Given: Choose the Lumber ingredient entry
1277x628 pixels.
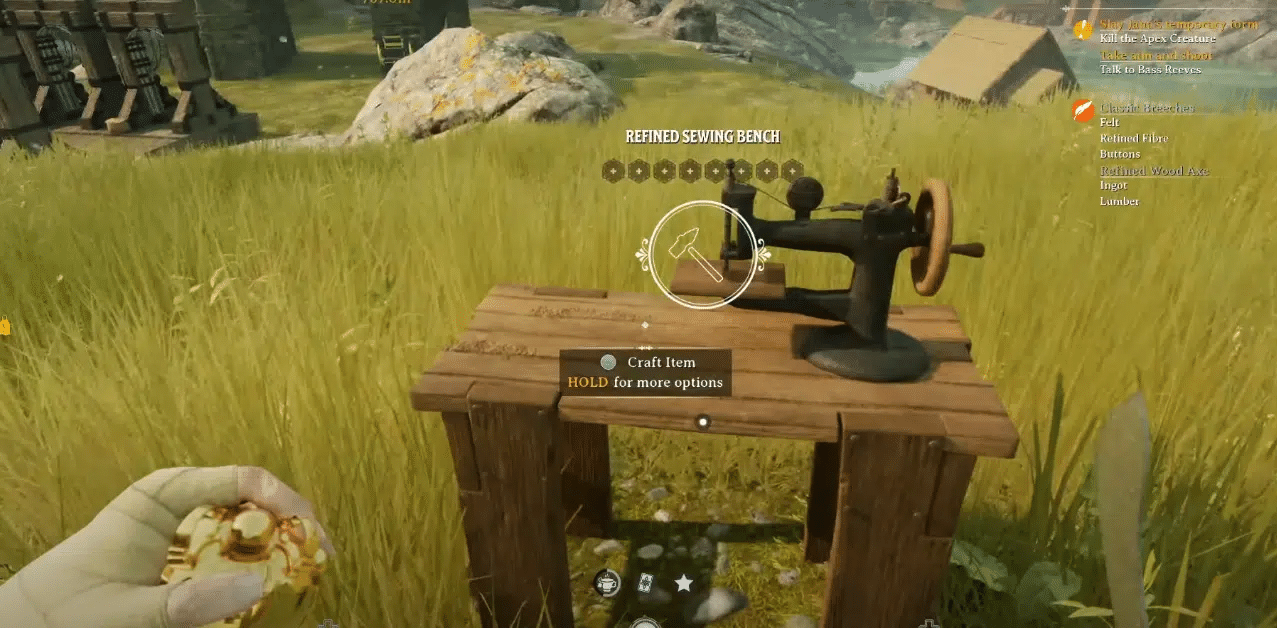Looking at the screenshot, I should coord(1119,201).
